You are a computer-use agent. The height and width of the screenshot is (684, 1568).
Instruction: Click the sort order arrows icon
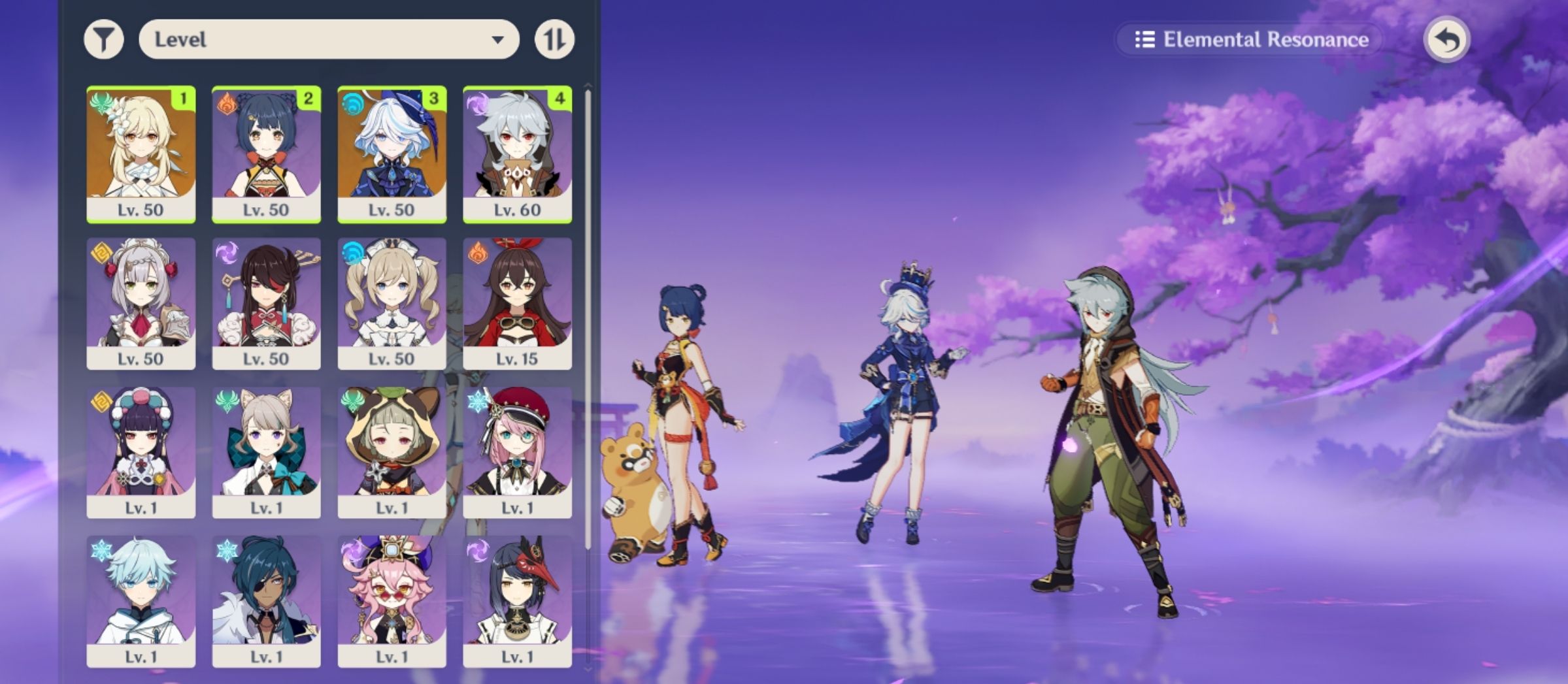553,39
